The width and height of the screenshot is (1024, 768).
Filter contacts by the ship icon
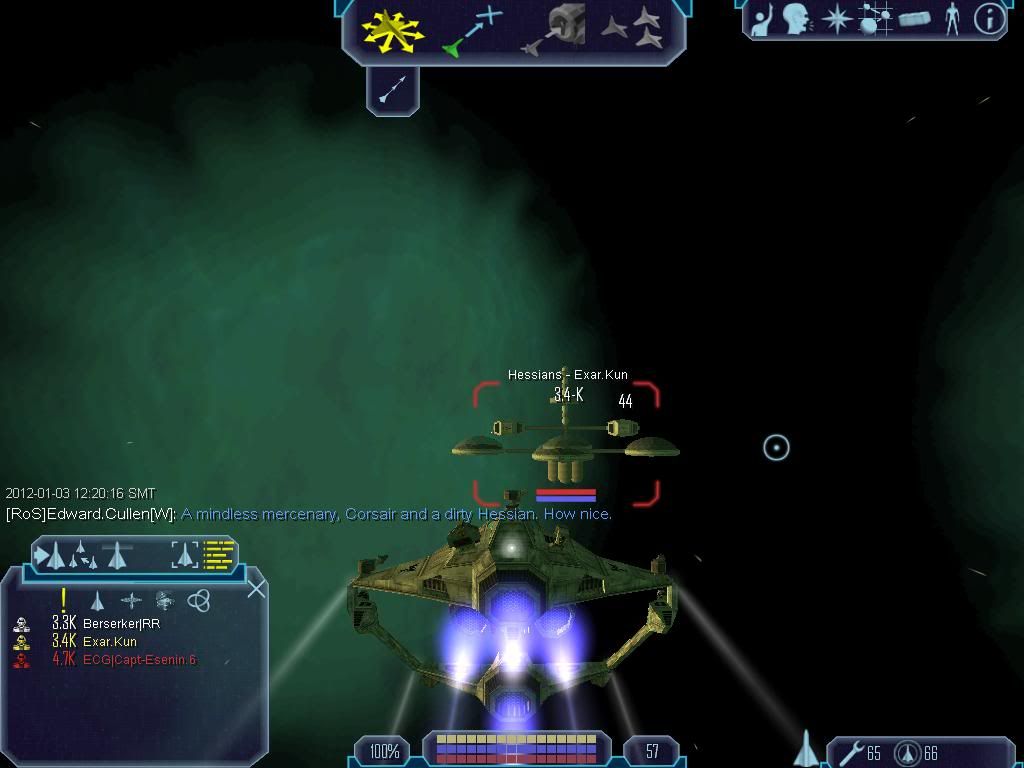point(97,600)
